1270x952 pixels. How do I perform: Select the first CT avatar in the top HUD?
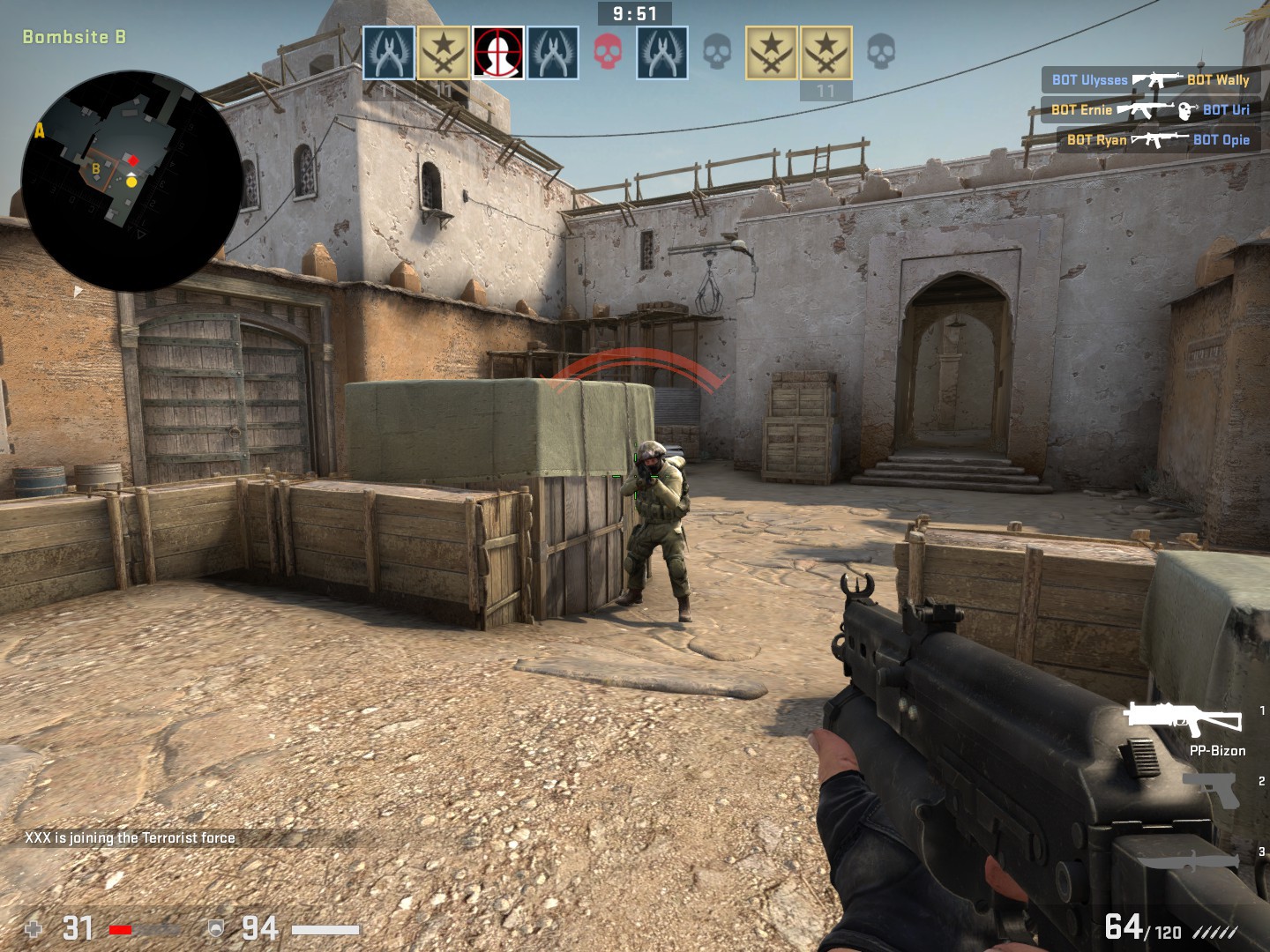[389, 51]
